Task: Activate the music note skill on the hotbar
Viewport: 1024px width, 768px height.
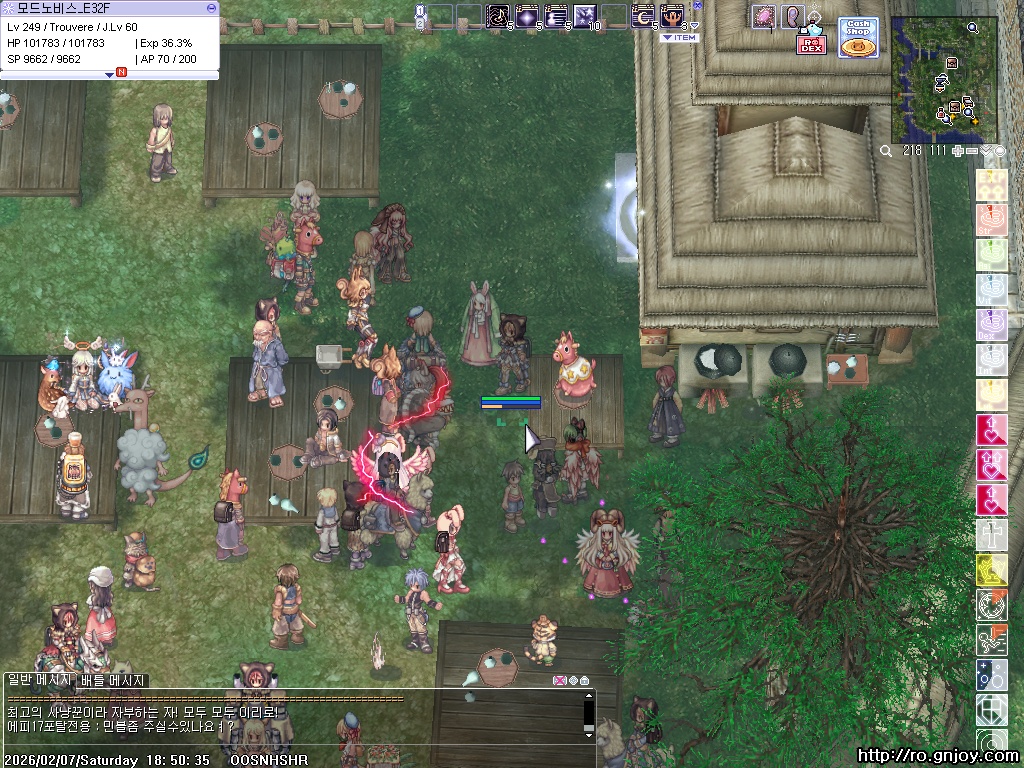Action: coord(497,16)
